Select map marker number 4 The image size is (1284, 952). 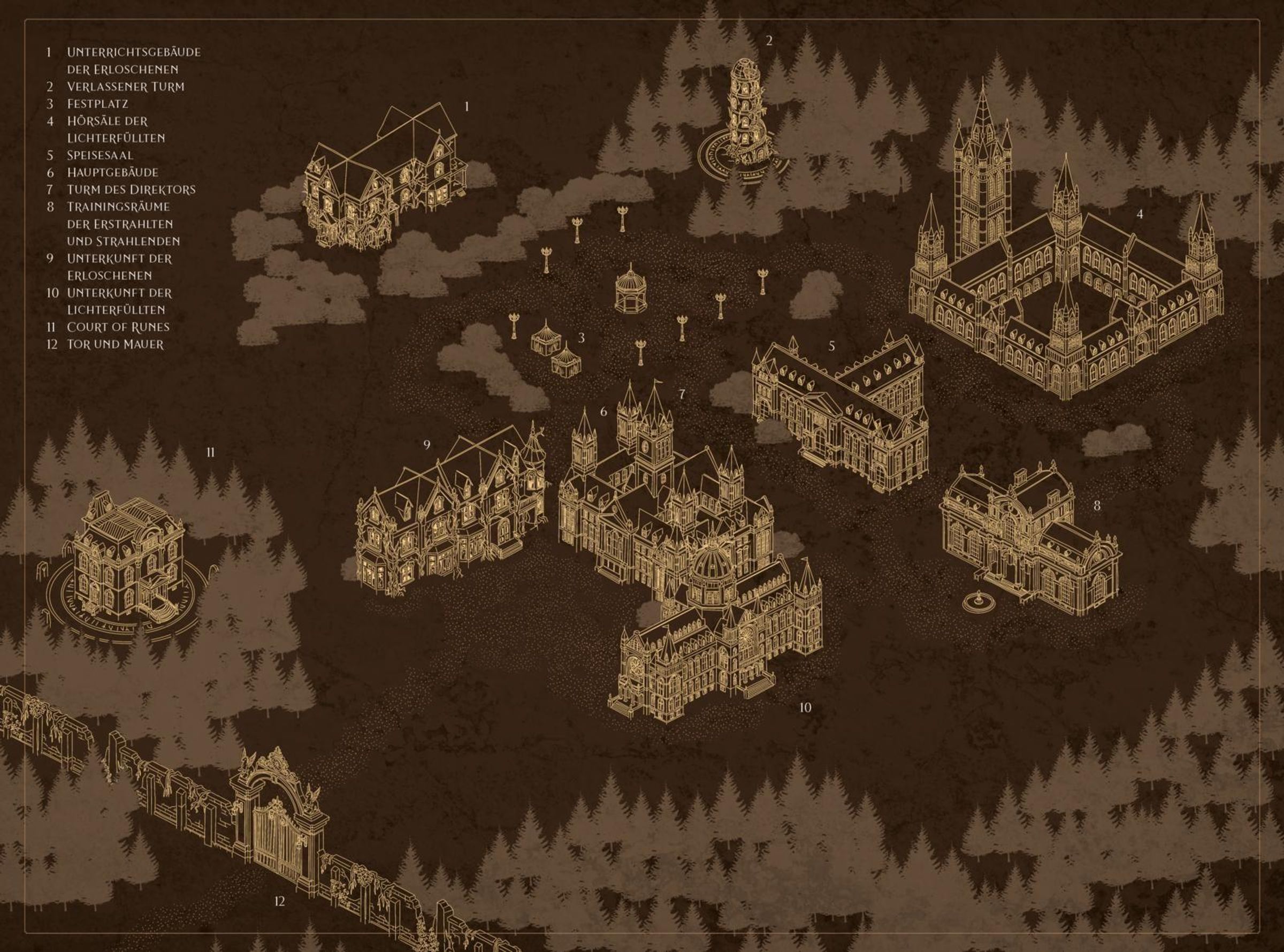1140,215
